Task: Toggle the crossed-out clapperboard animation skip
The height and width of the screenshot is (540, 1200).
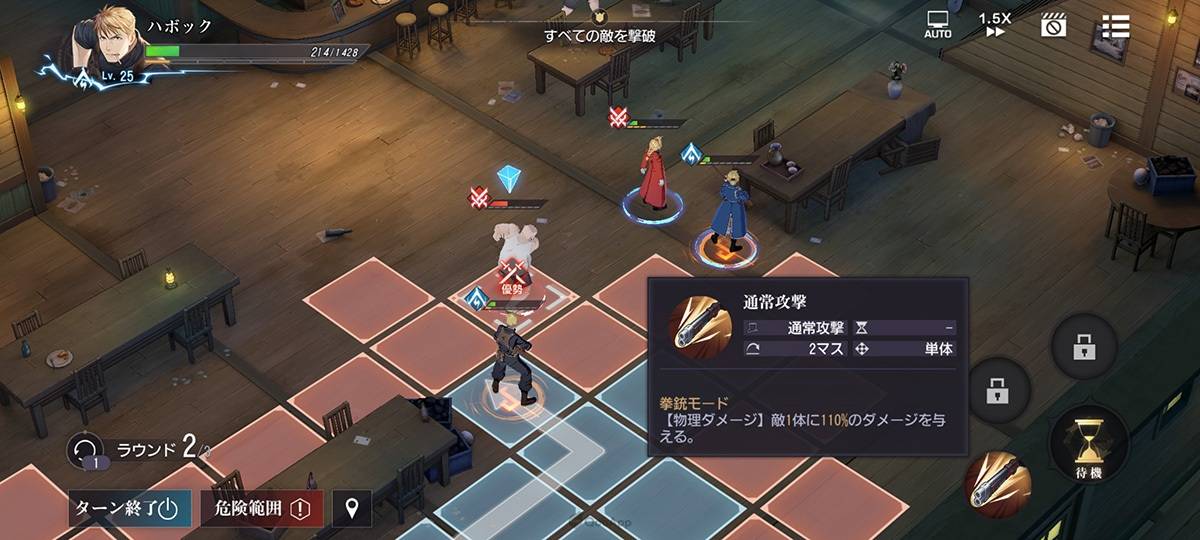Action: (x=1054, y=25)
